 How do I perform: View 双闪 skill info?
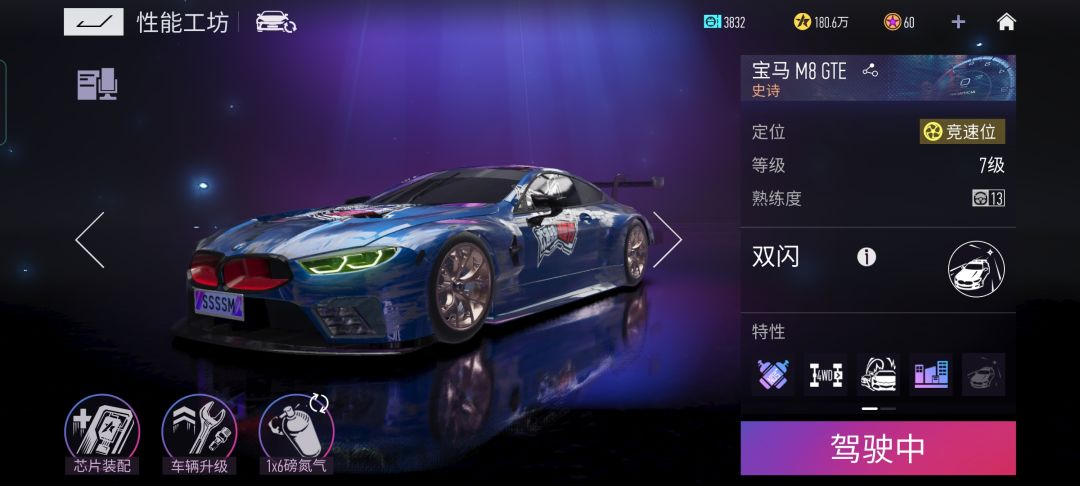pyautogui.click(x=866, y=257)
